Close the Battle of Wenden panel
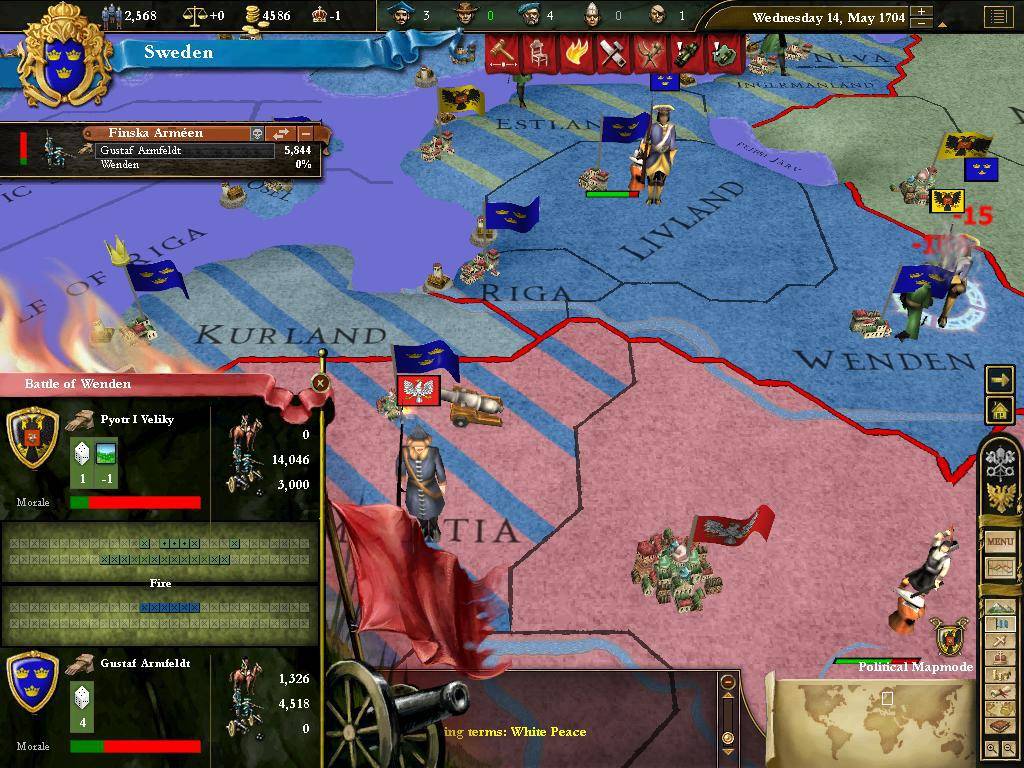Viewport: 1024px width, 768px height. (320, 383)
